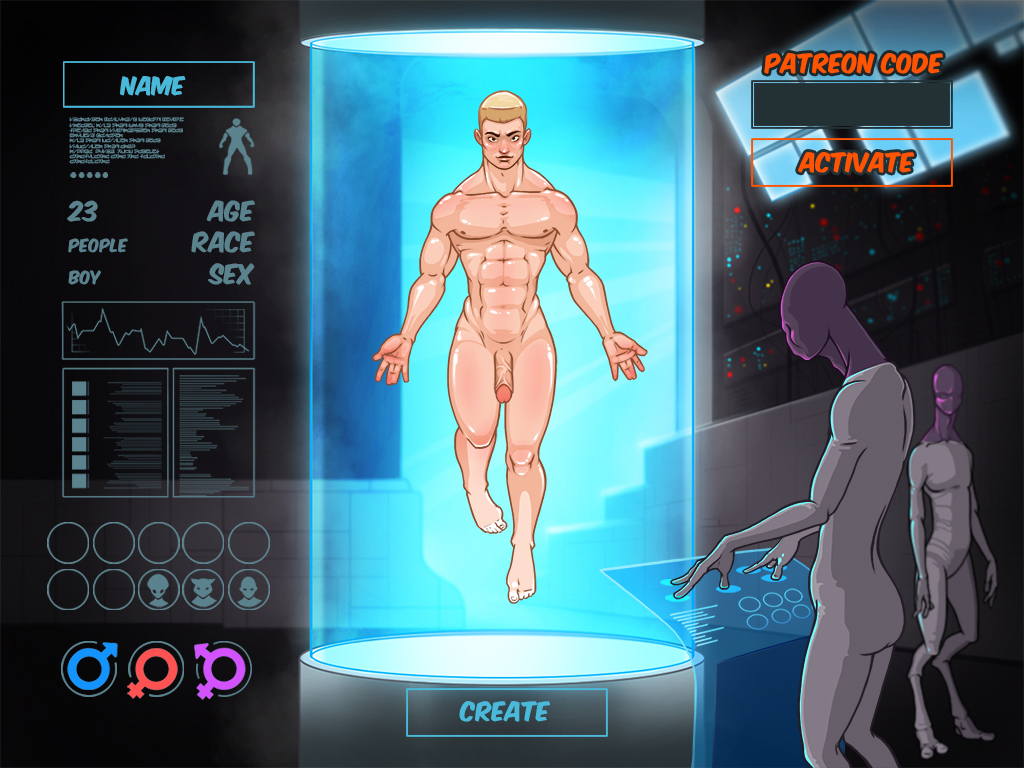The image size is (1024, 768).
Task: Click the NAME entry box
Action: 158,85
